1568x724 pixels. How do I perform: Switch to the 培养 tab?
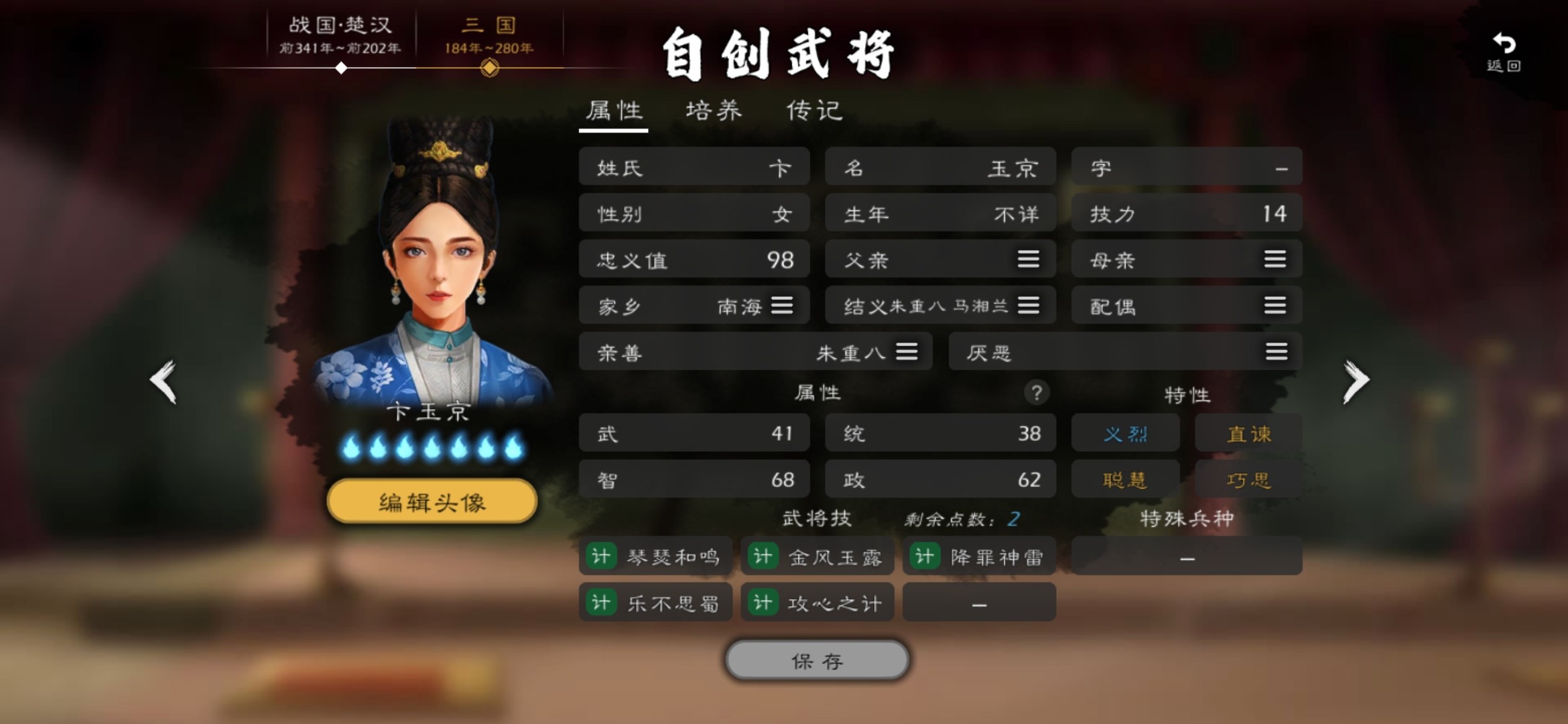714,111
